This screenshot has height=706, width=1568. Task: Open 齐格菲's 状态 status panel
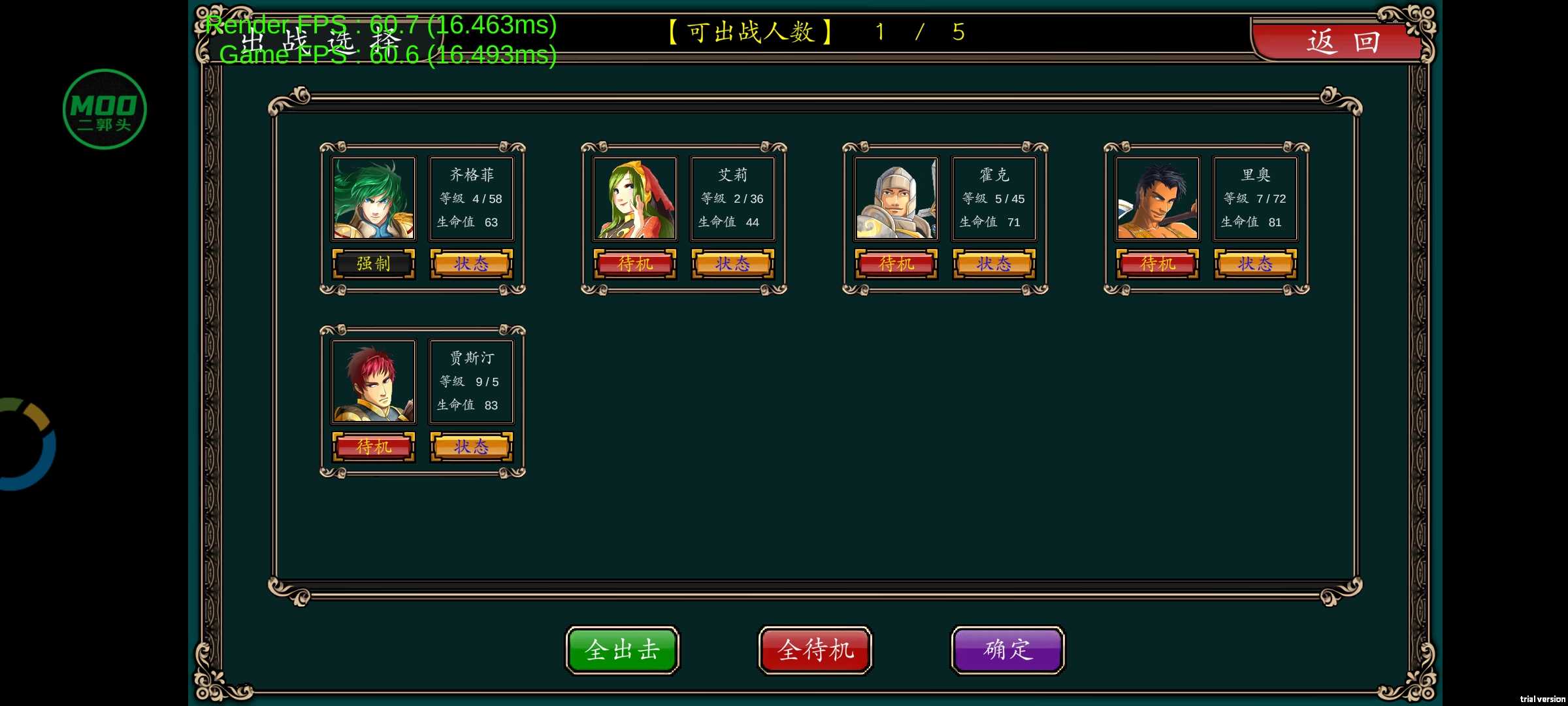(x=472, y=264)
